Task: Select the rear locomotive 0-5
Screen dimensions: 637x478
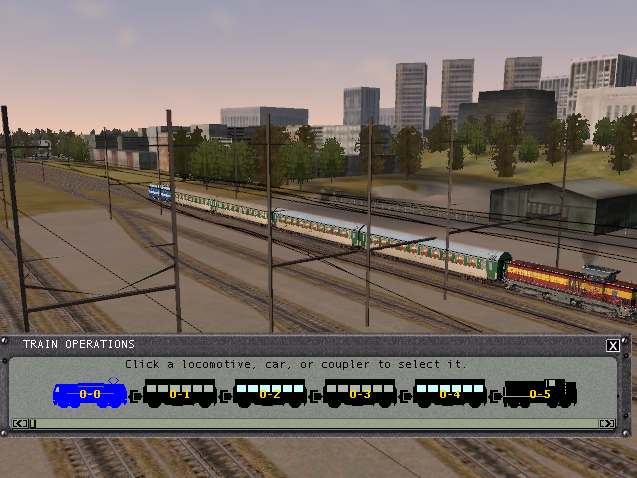Action: [x=540, y=394]
